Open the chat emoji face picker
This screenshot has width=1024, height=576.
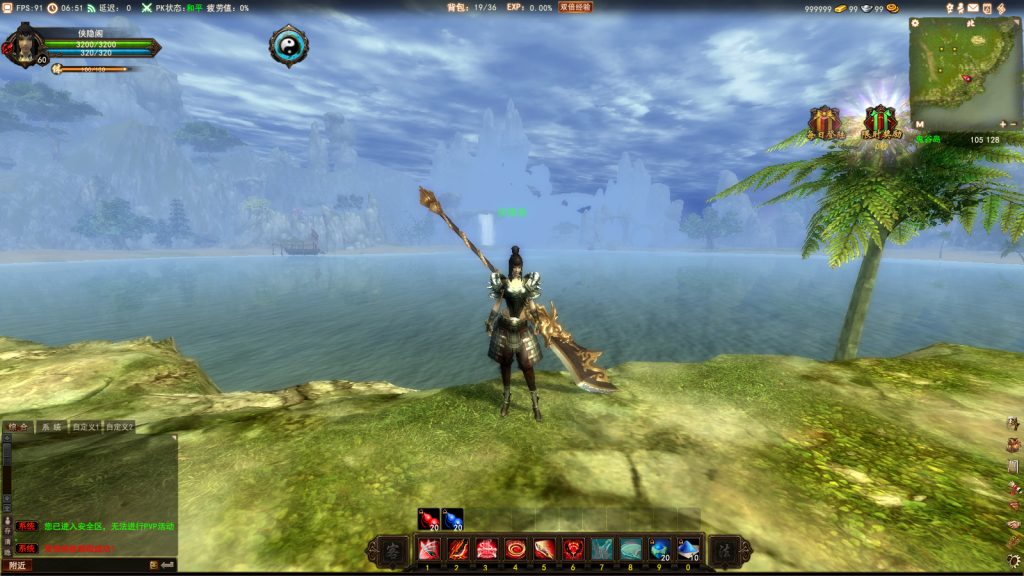point(154,566)
